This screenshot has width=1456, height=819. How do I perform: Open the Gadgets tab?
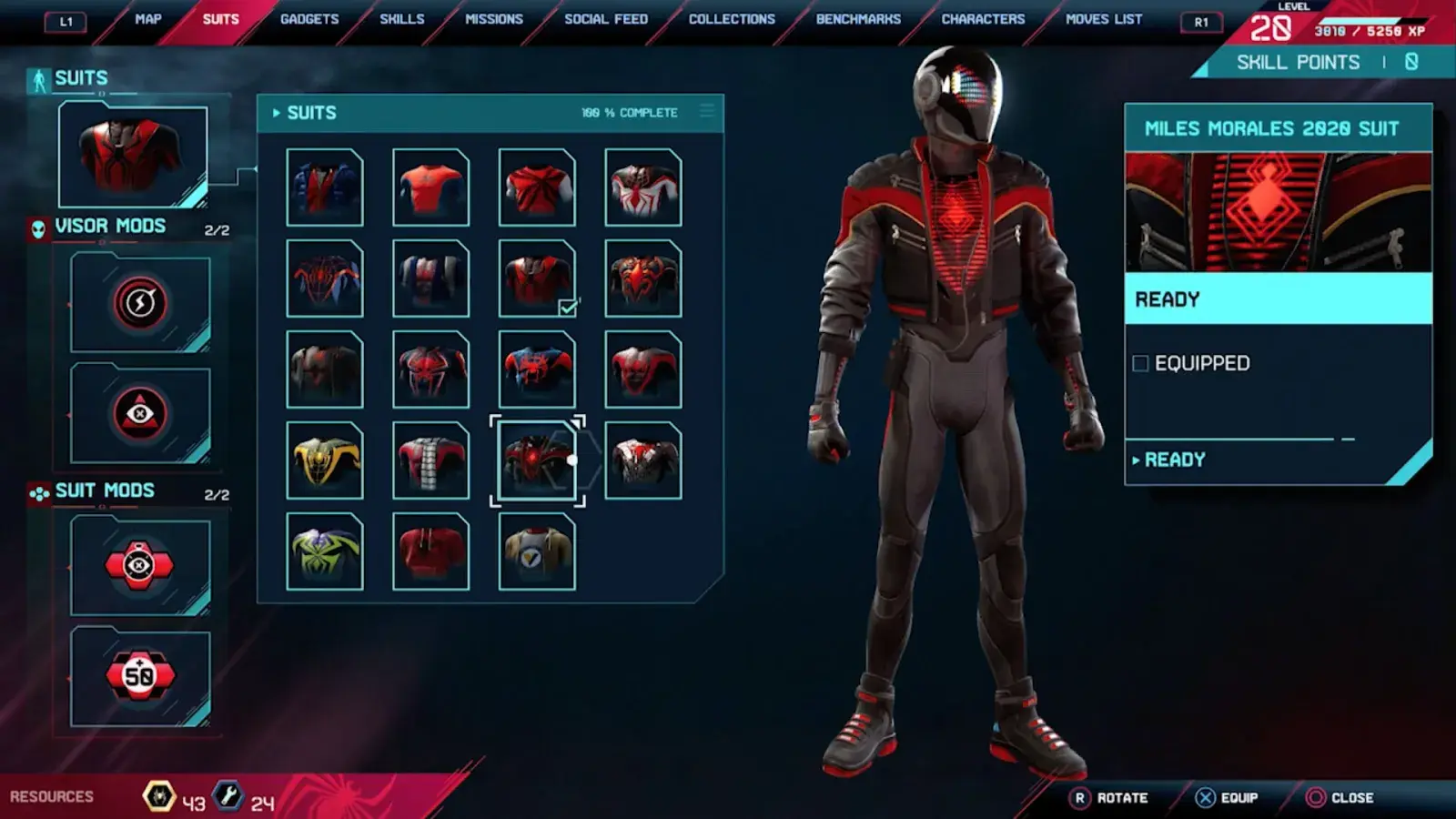(x=309, y=19)
